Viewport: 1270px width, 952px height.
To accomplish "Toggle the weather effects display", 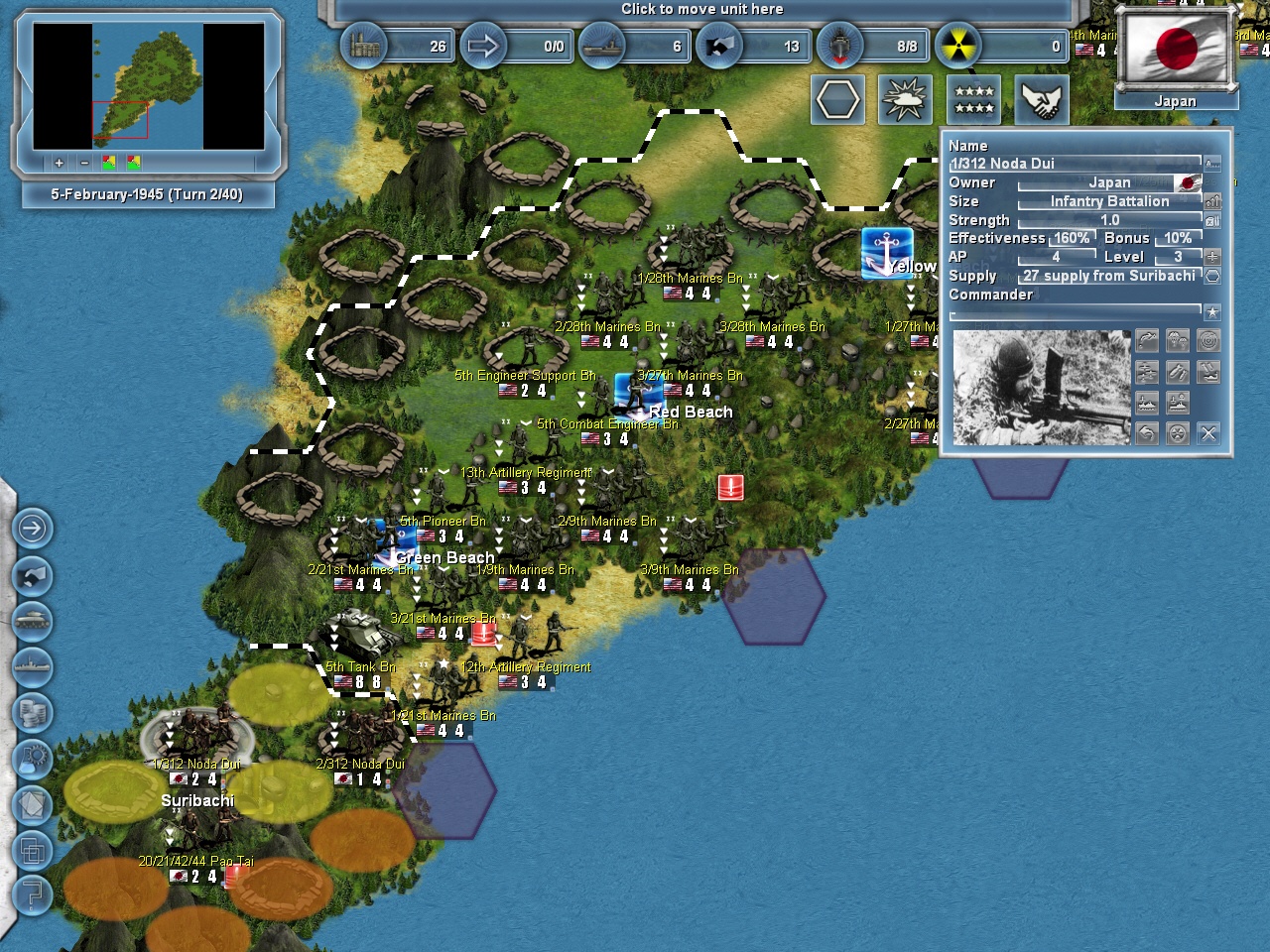I will click(x=905, y=99).
